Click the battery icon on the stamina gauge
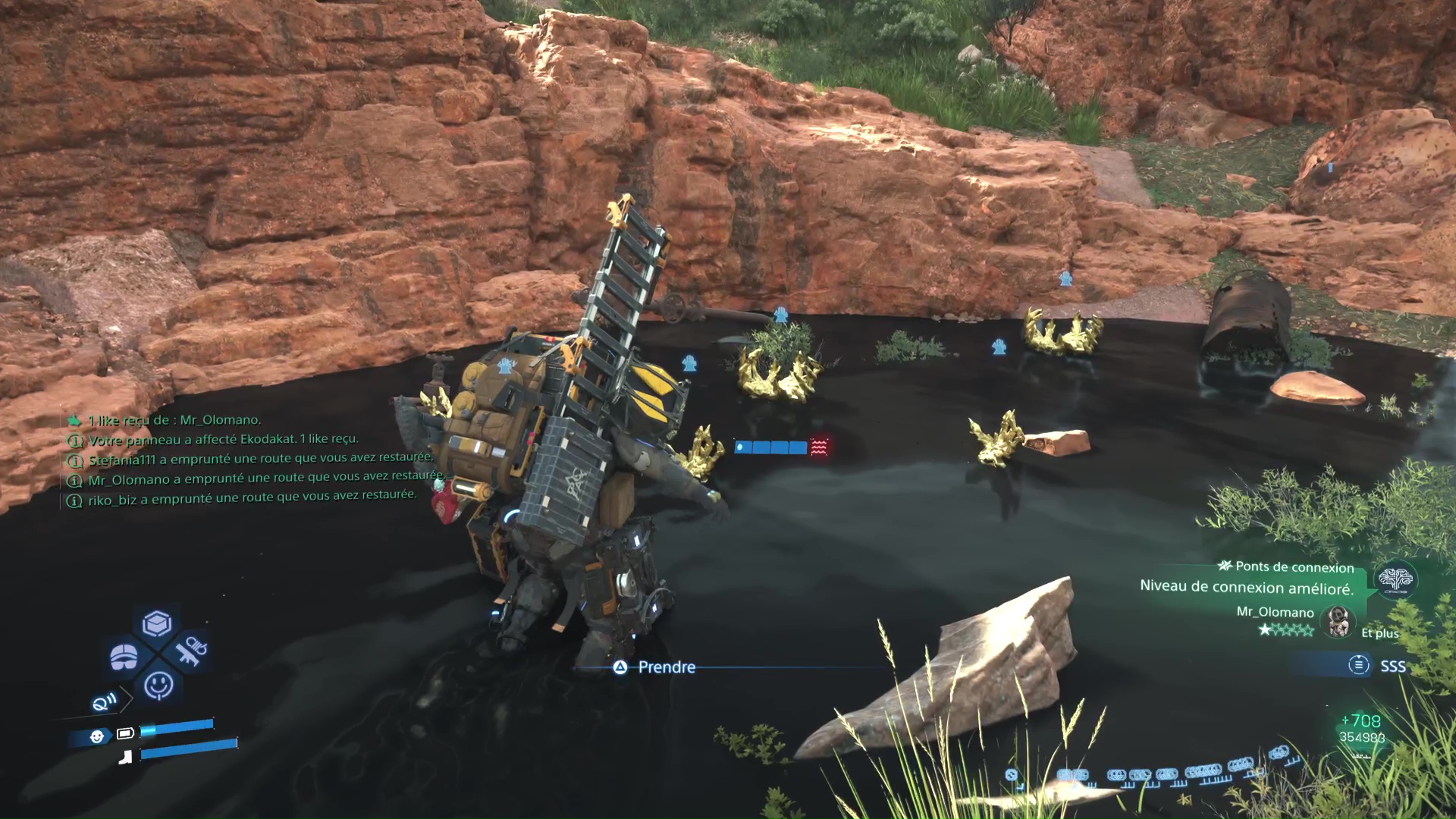This screenshot has width=1456, height=819. point(127,733)
